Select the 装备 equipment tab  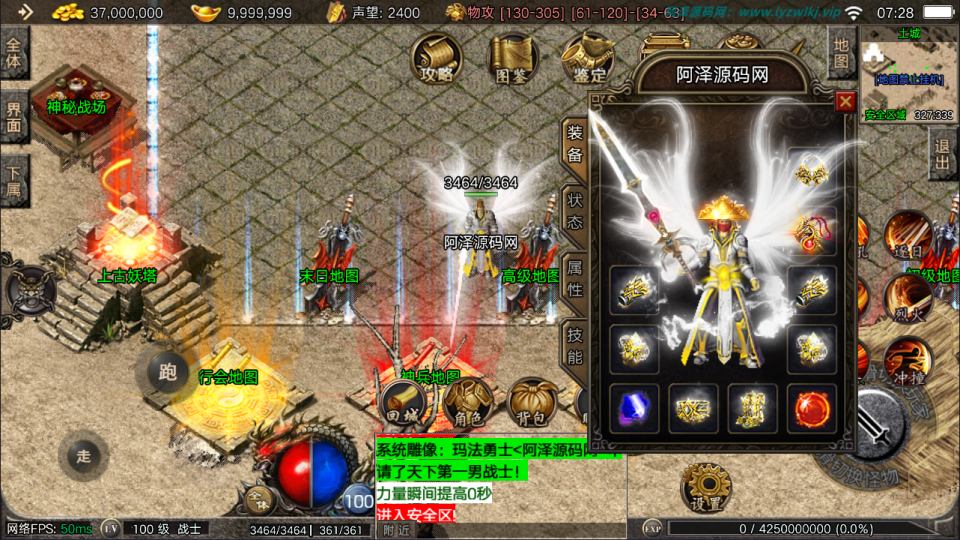pyautogui.click(x=575, y=144)
